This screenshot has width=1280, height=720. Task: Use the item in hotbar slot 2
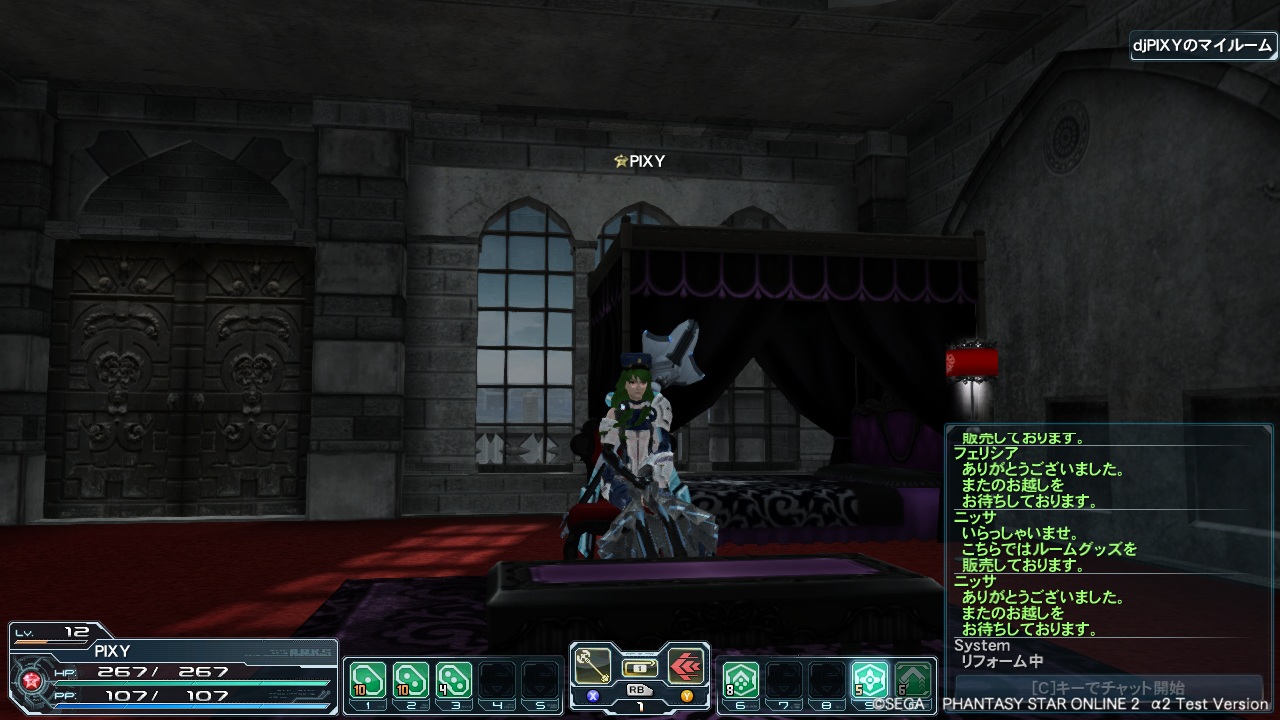coord(411,680)
